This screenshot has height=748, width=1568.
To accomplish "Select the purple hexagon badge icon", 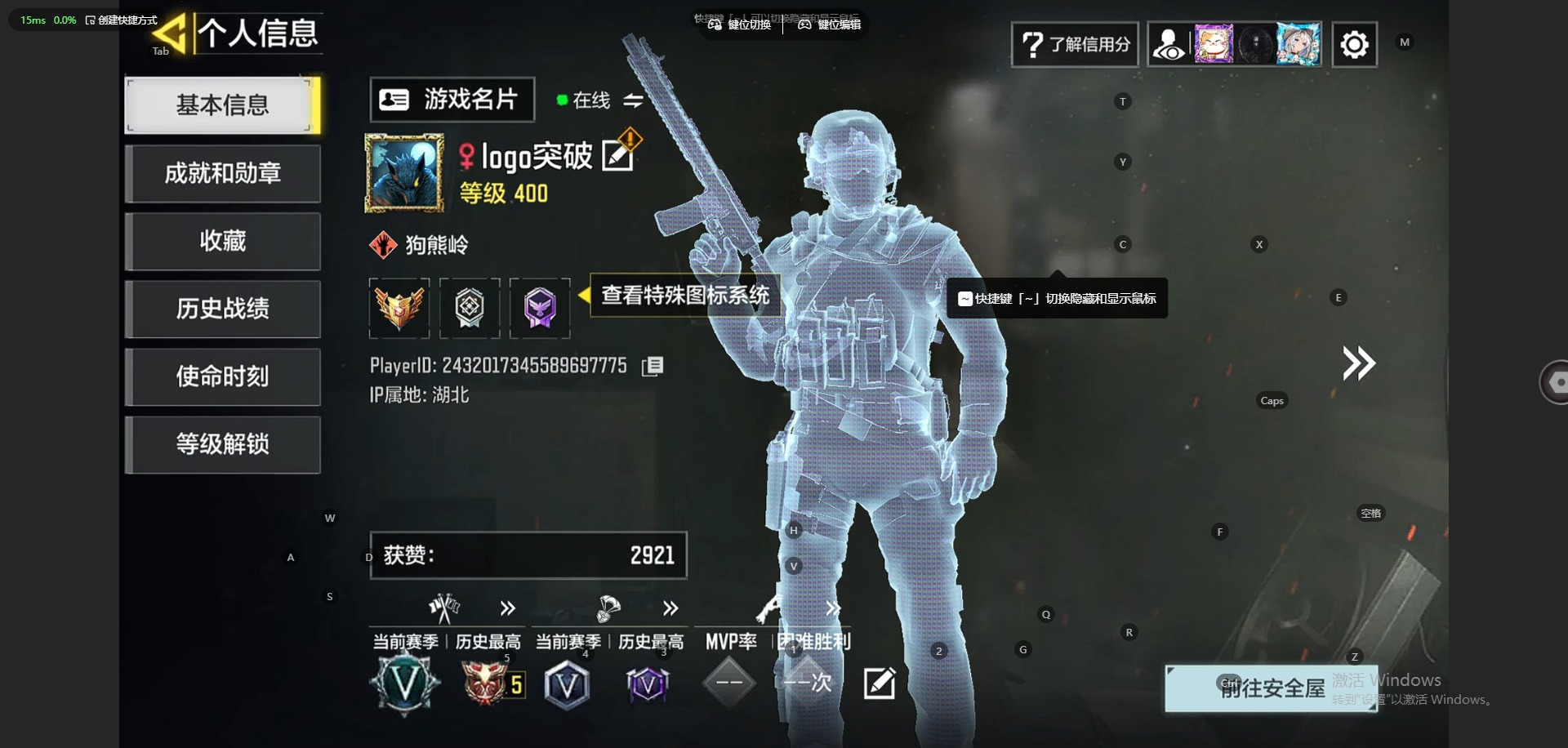I will [540, 308].
